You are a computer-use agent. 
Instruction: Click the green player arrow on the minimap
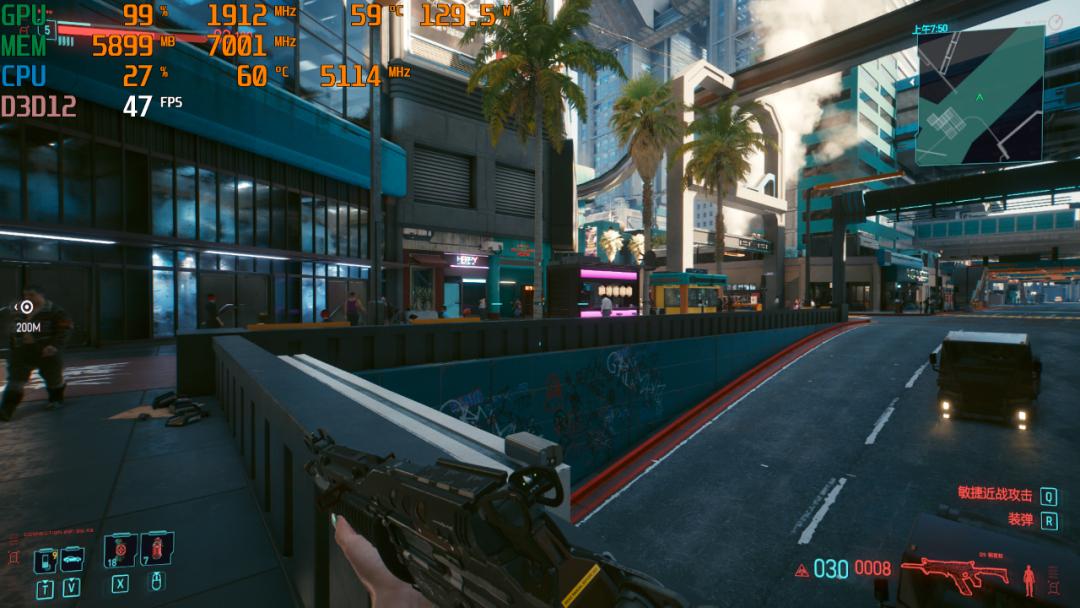click(x=979, y=97)
